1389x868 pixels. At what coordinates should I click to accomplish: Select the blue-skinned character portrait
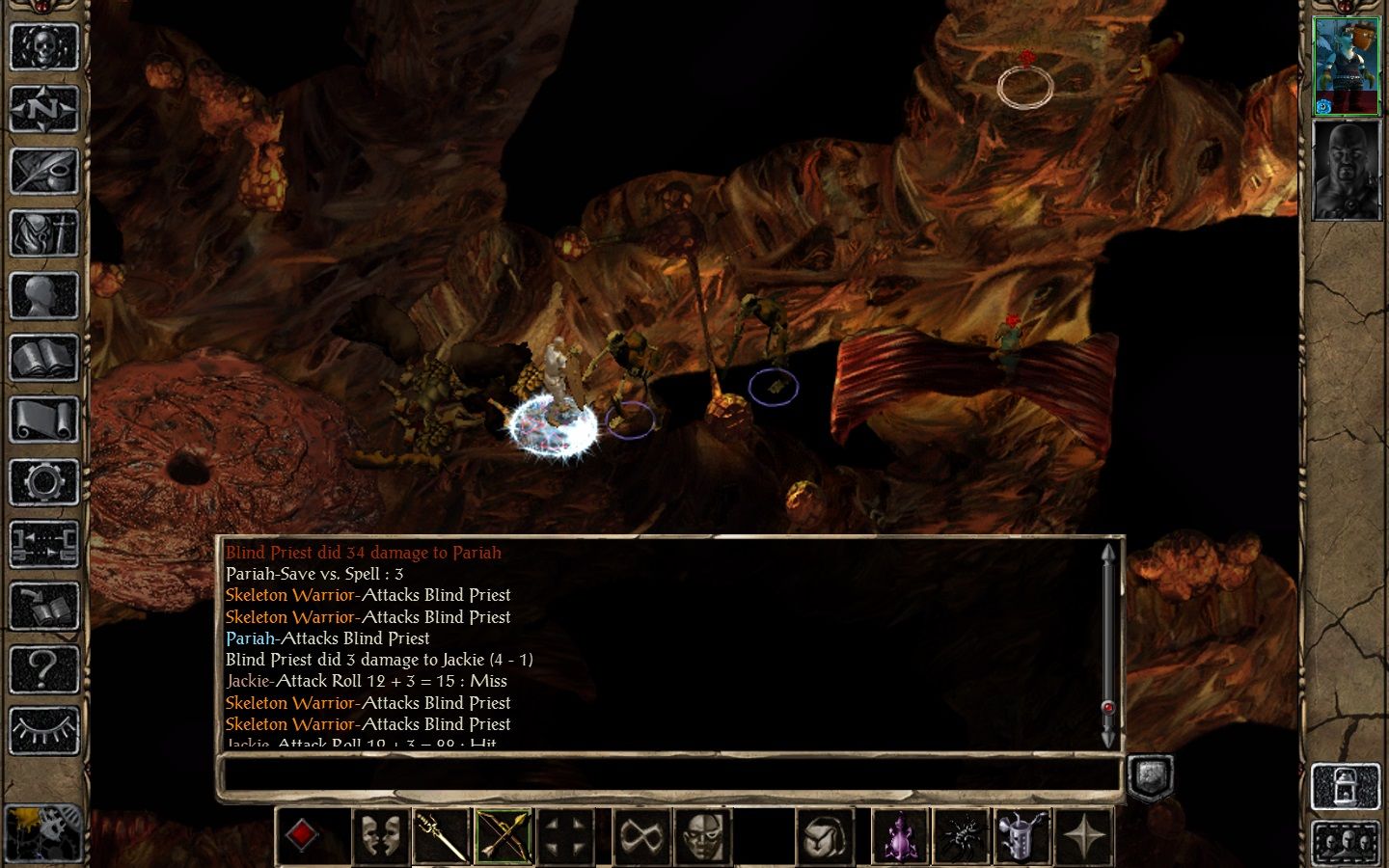pos(1347,66)
